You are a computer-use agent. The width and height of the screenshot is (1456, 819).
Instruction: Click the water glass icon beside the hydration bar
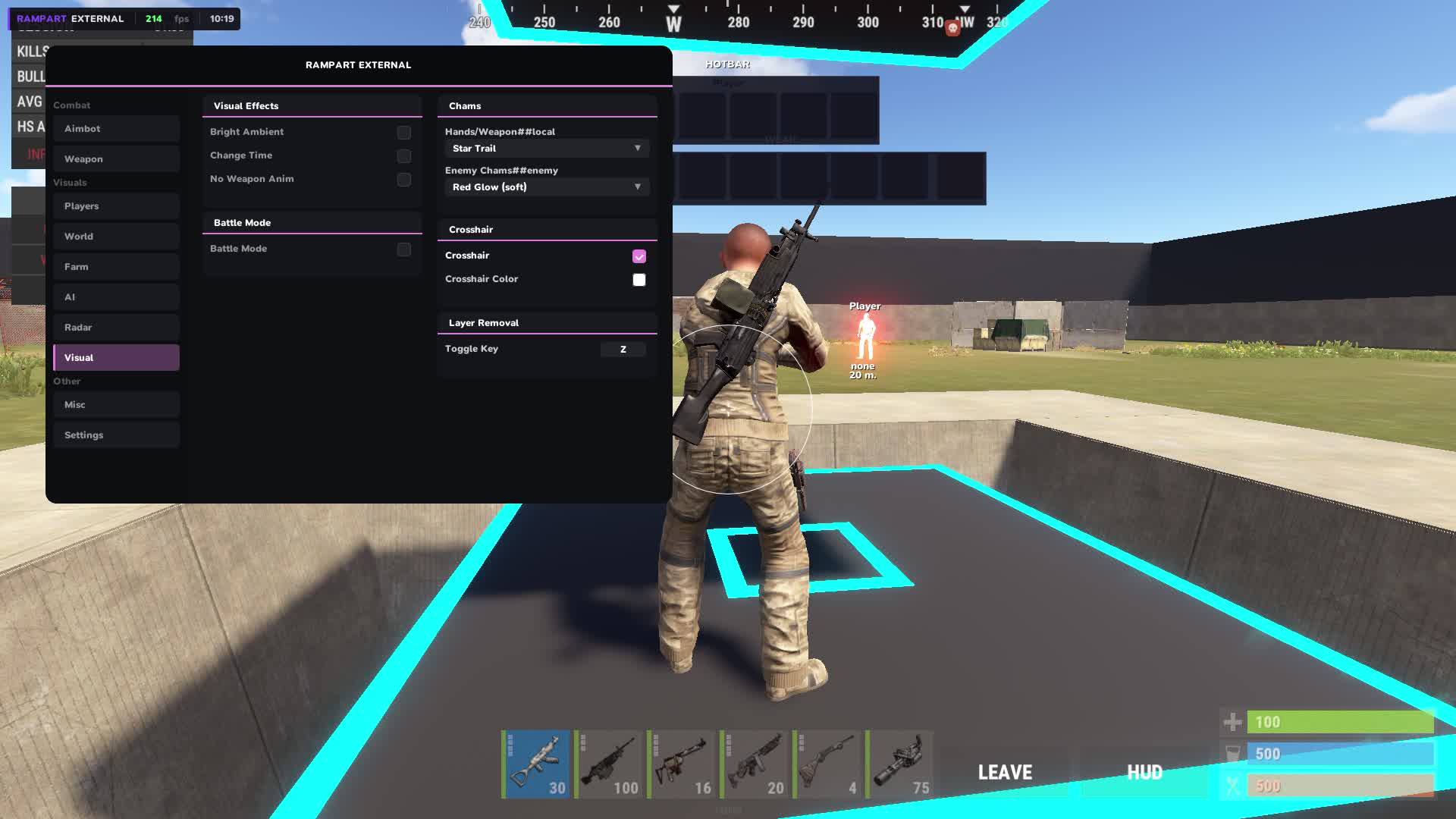pyautogui.click(x=1232, y=754)
